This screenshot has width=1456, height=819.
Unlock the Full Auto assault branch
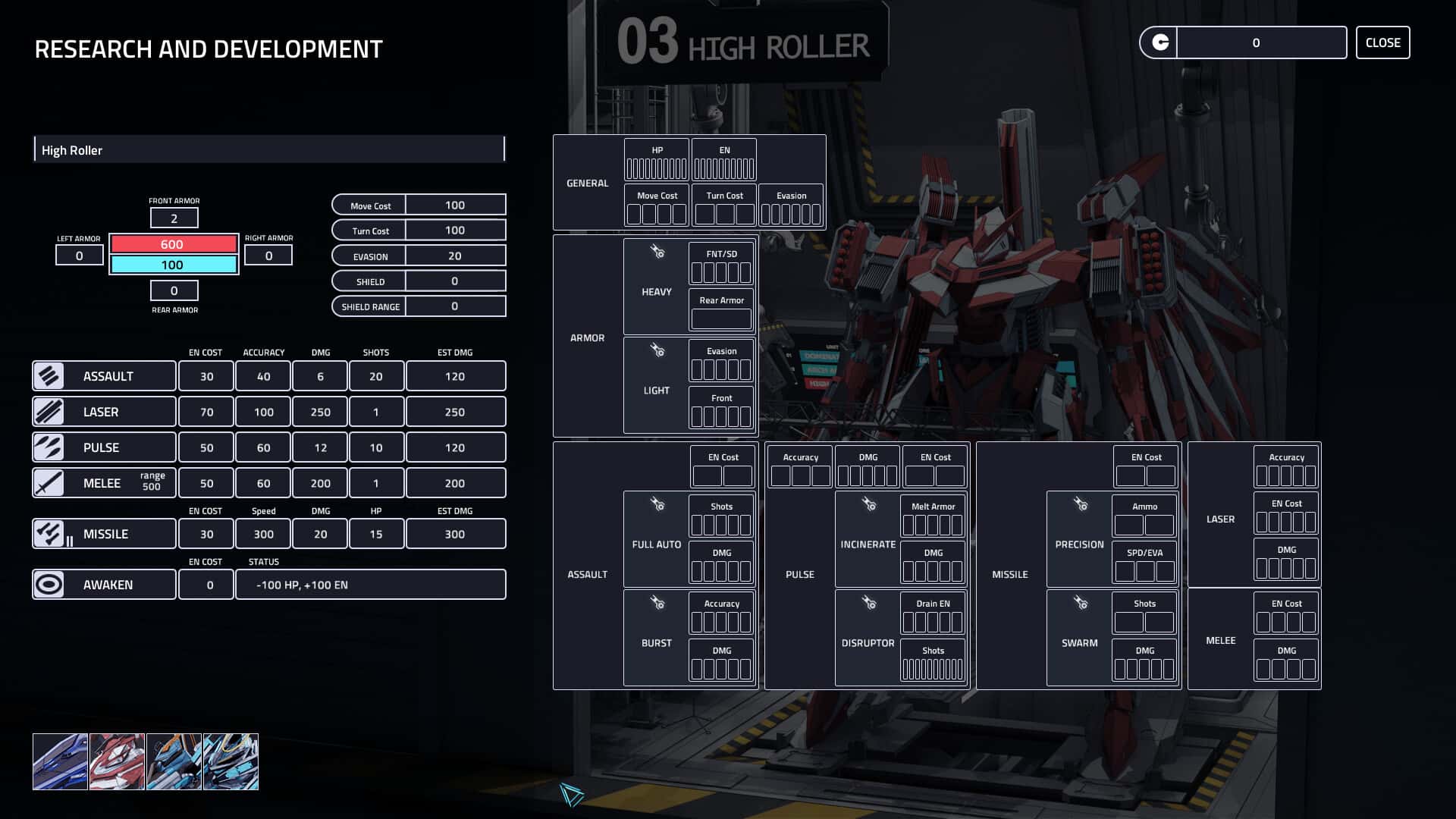coord(657,539)
